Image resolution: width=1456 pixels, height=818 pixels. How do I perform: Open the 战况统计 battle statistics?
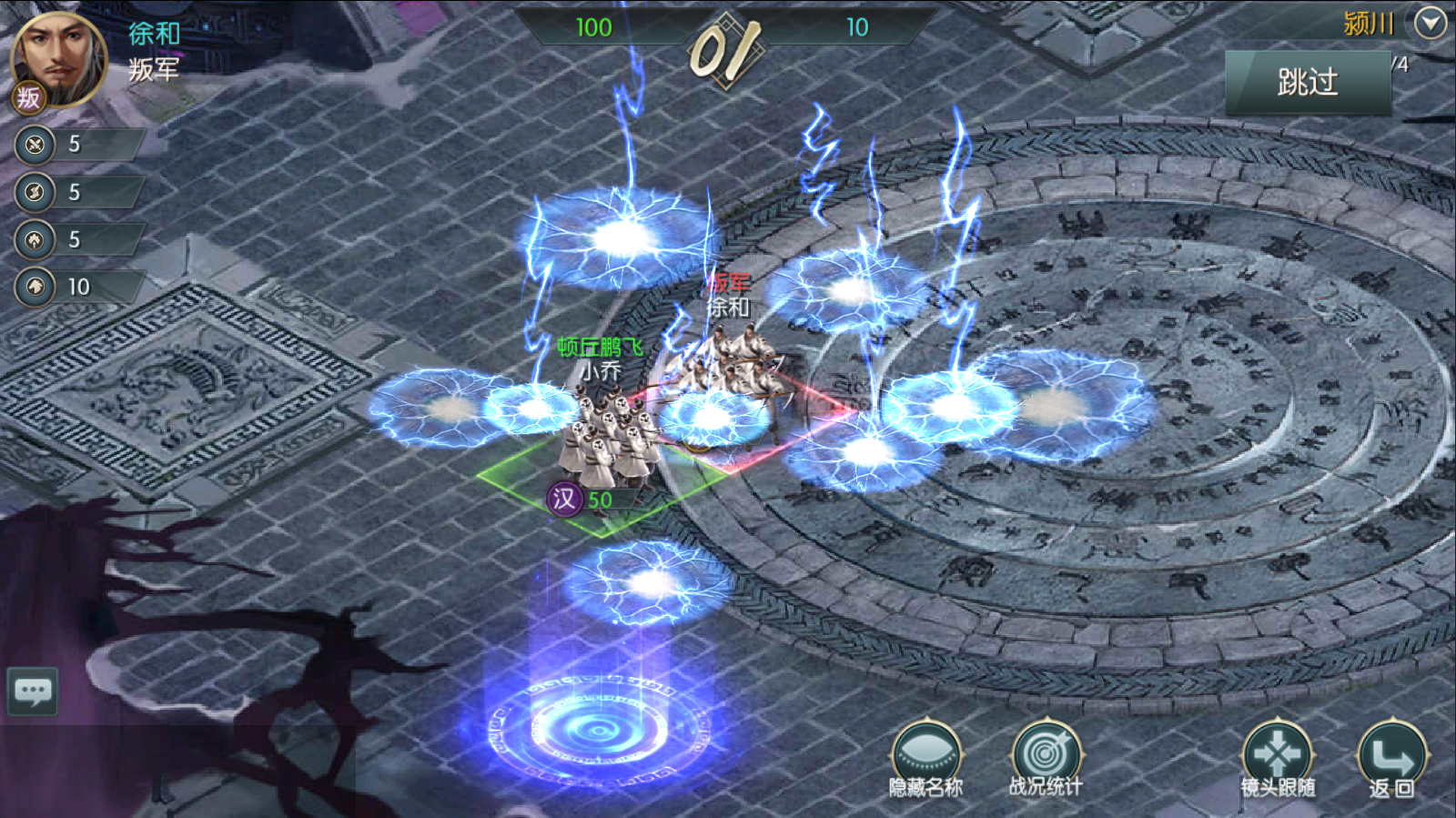coord(1046,757)
